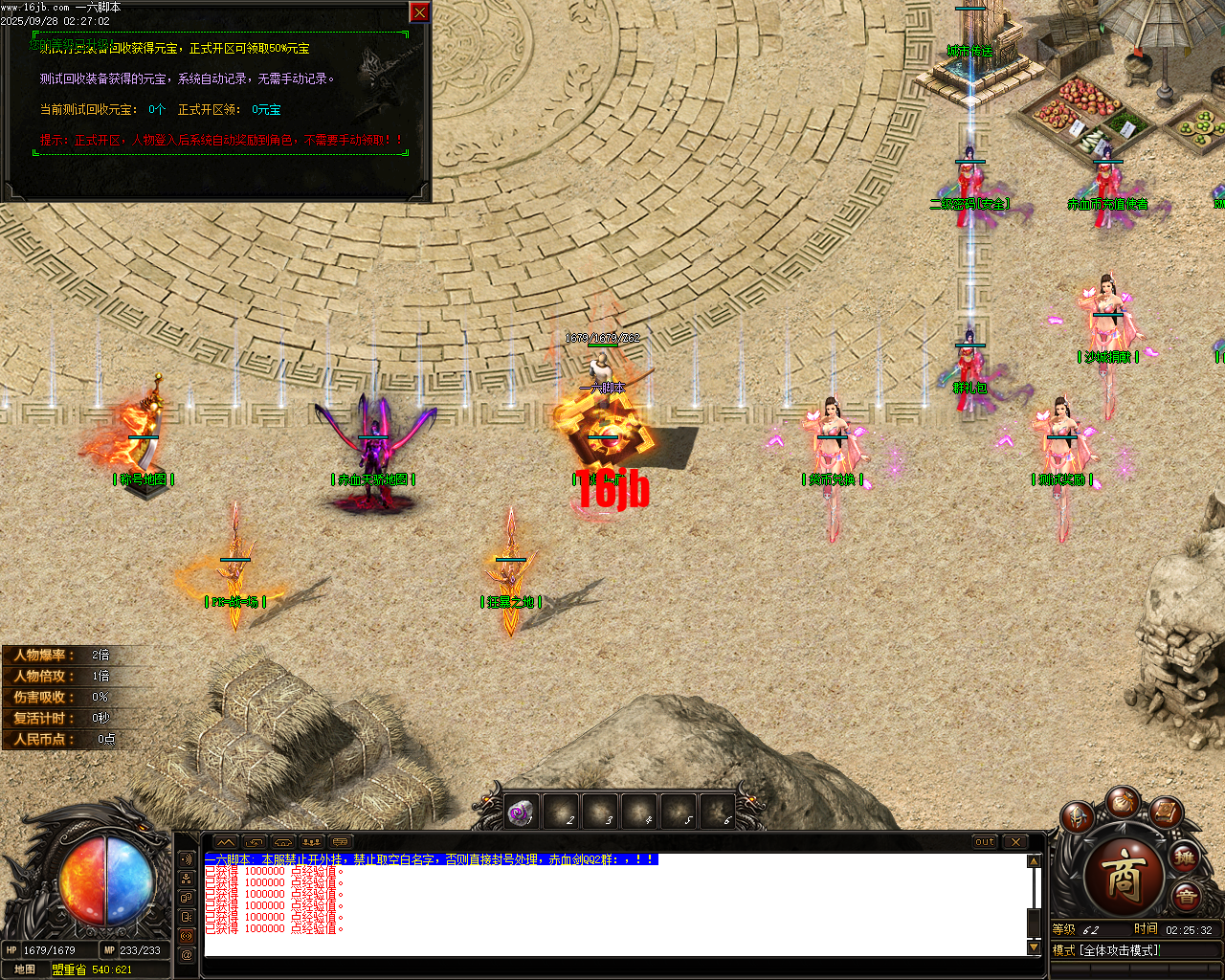Expand the chat window with the arrow icon

226,842
